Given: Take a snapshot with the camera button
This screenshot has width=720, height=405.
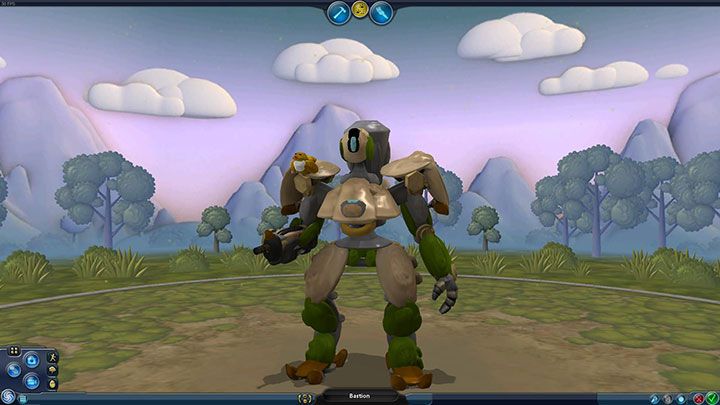Looking at the screenshot, I should click(32, 357).
